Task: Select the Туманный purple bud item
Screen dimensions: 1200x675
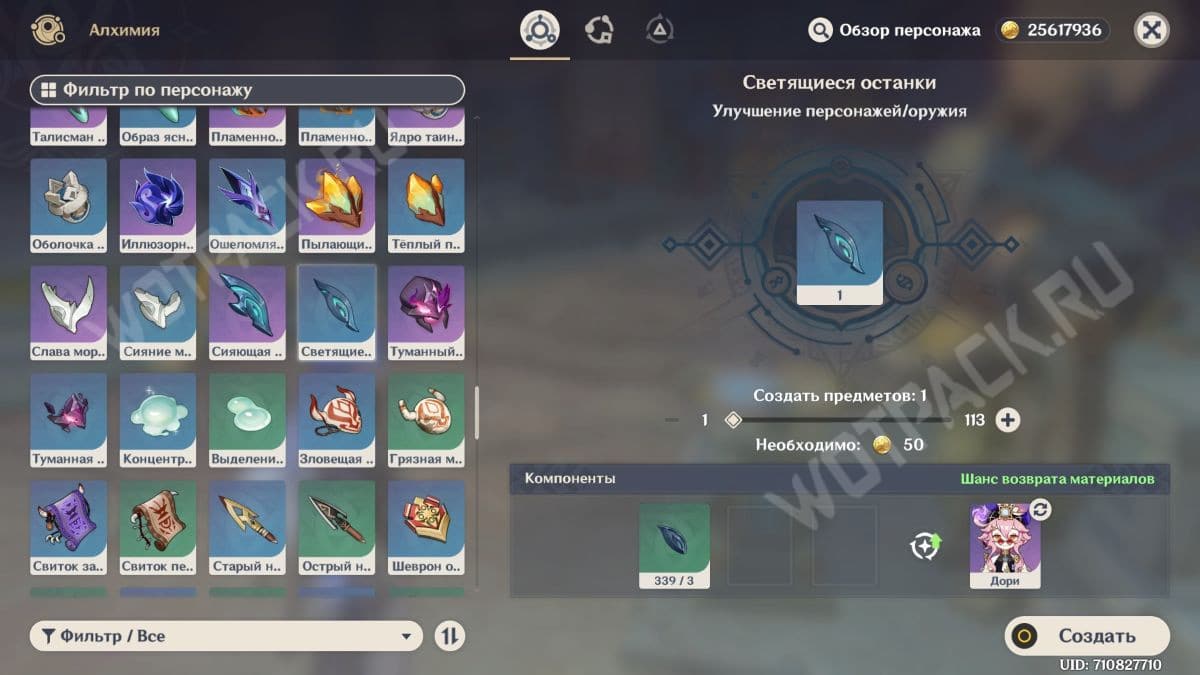Action: coord(426,312)
